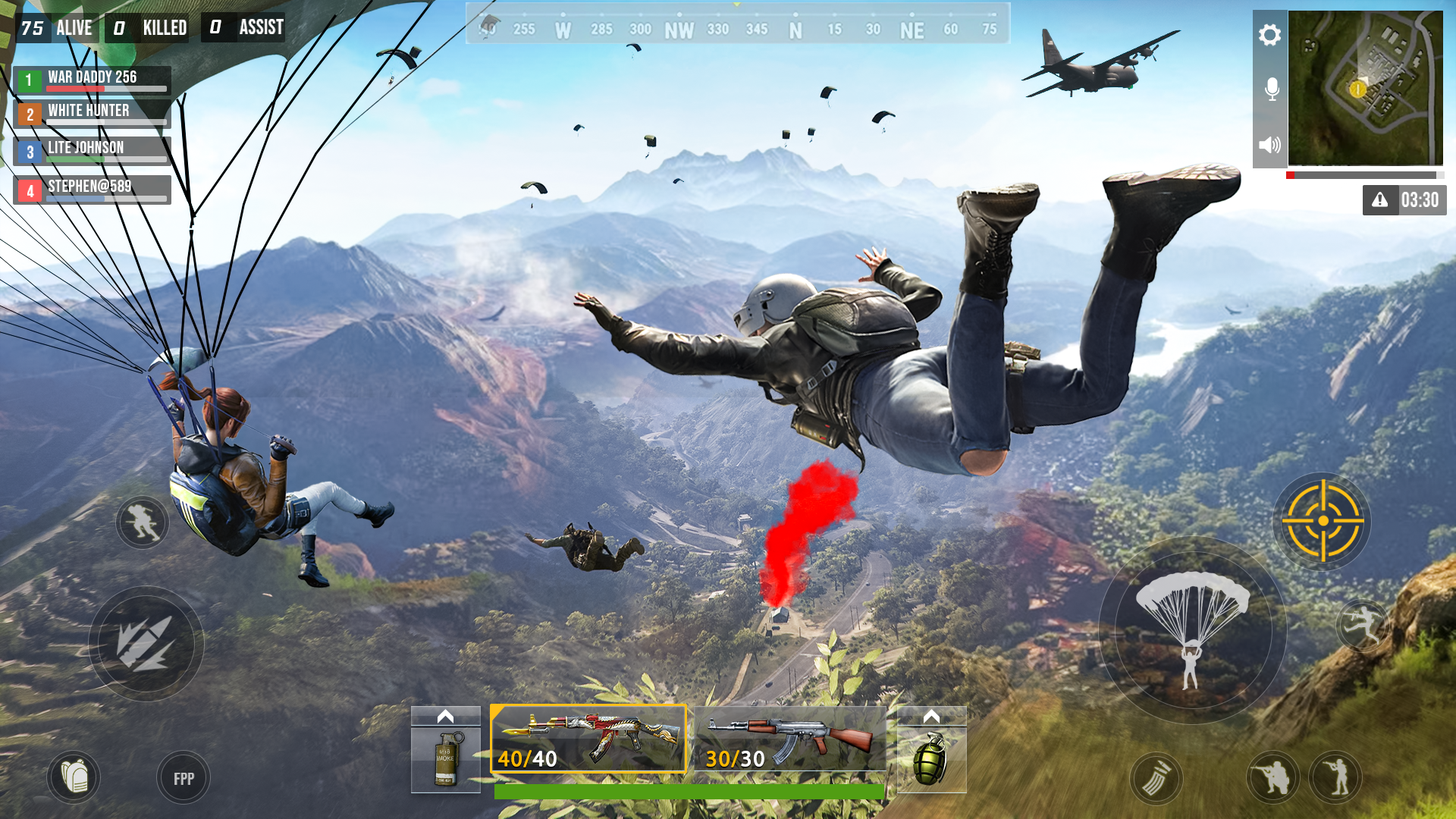Expand the smoke grenade slot chevron
This screenshot has width=1456, height=819.
click(x=447, y=714)
